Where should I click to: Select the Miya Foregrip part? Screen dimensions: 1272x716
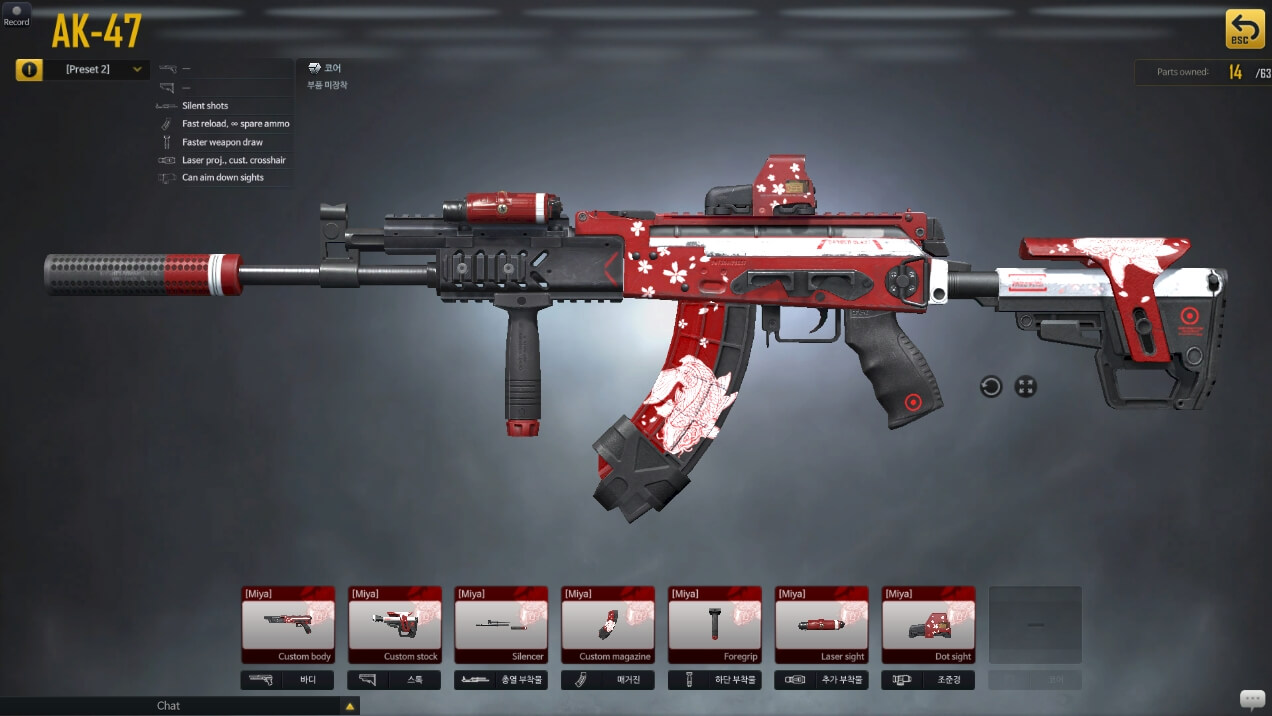(715, 624)
